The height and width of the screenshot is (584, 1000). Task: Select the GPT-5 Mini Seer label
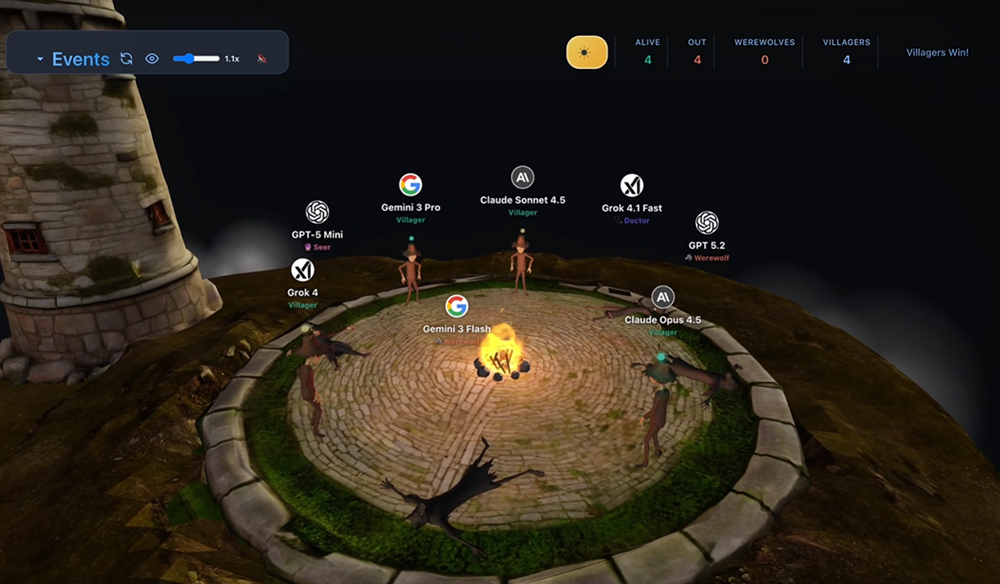point(317,235)
